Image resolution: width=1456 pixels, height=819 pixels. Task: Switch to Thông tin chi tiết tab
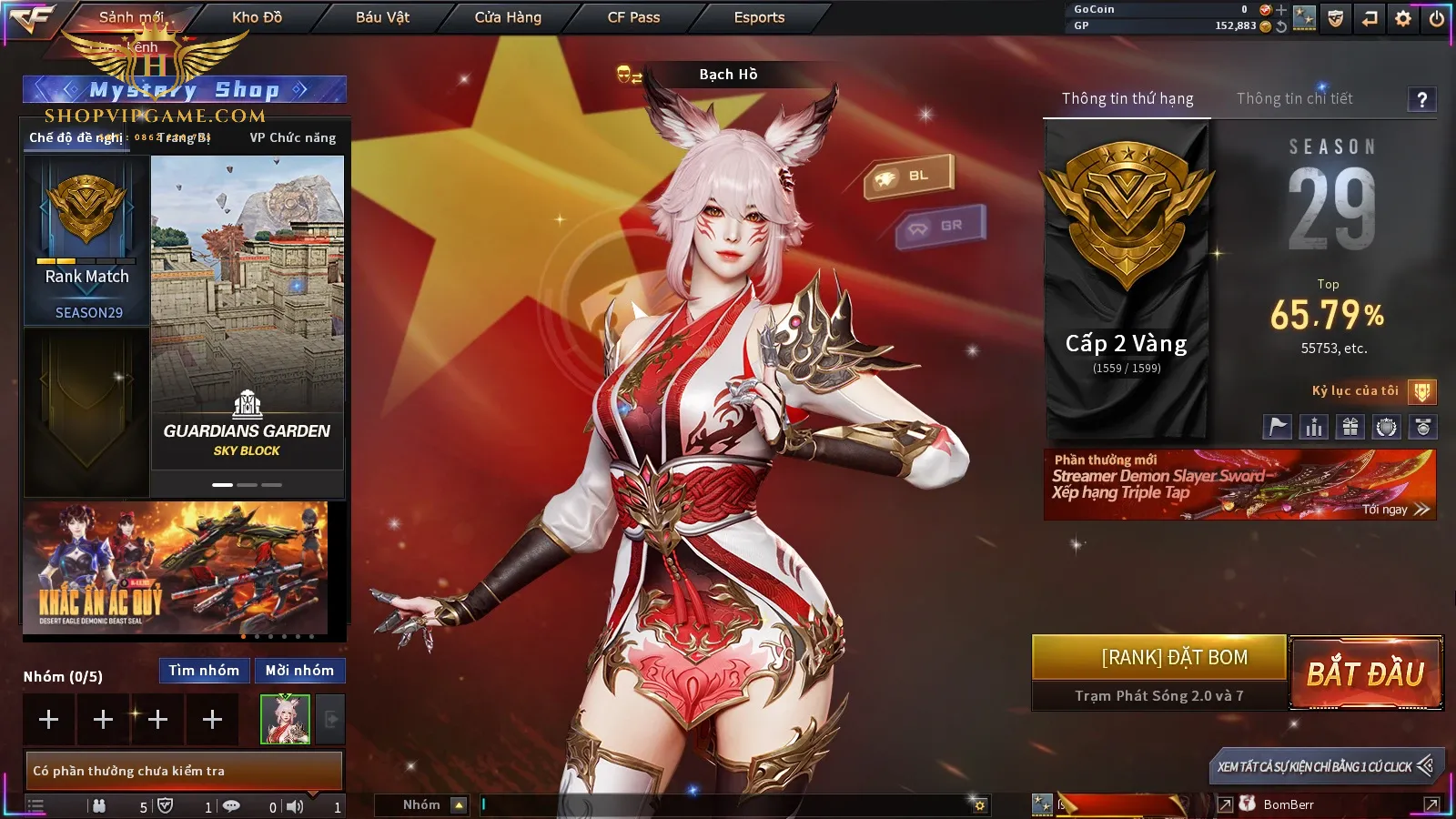coord(1294,98)
